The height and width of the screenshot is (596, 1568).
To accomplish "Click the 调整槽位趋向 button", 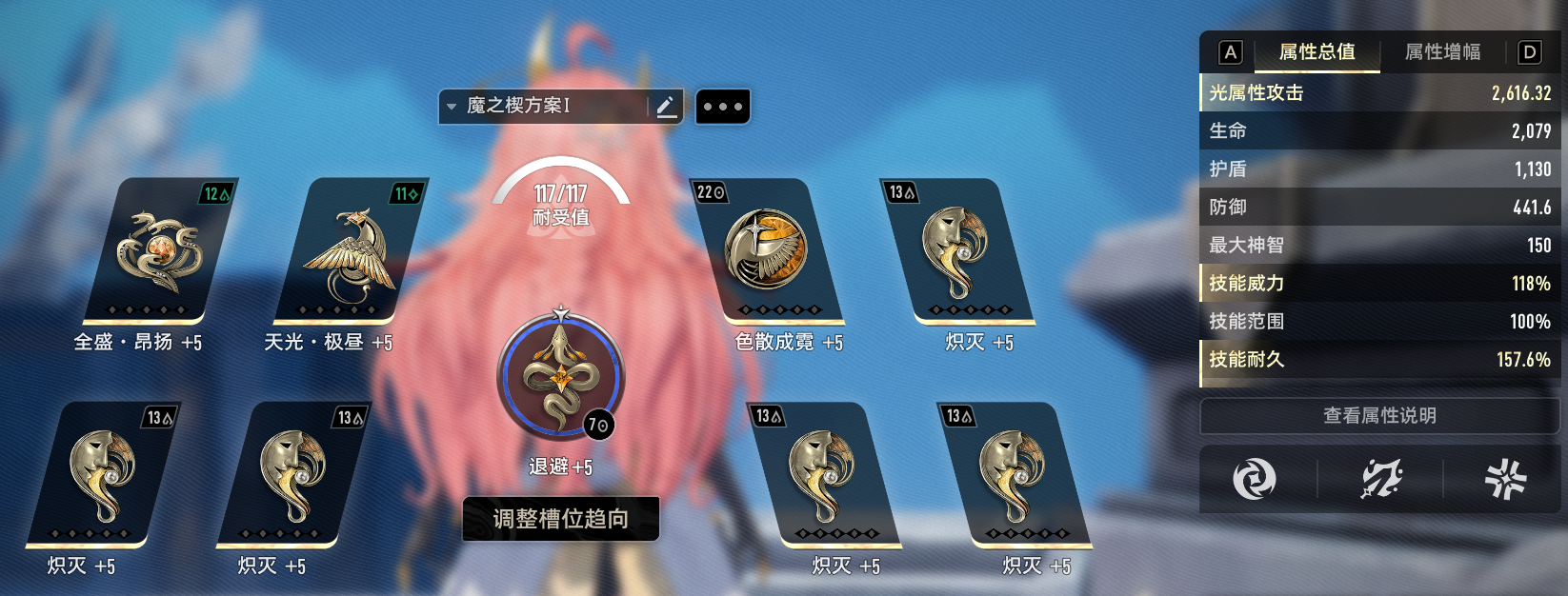I will [561, 519].
